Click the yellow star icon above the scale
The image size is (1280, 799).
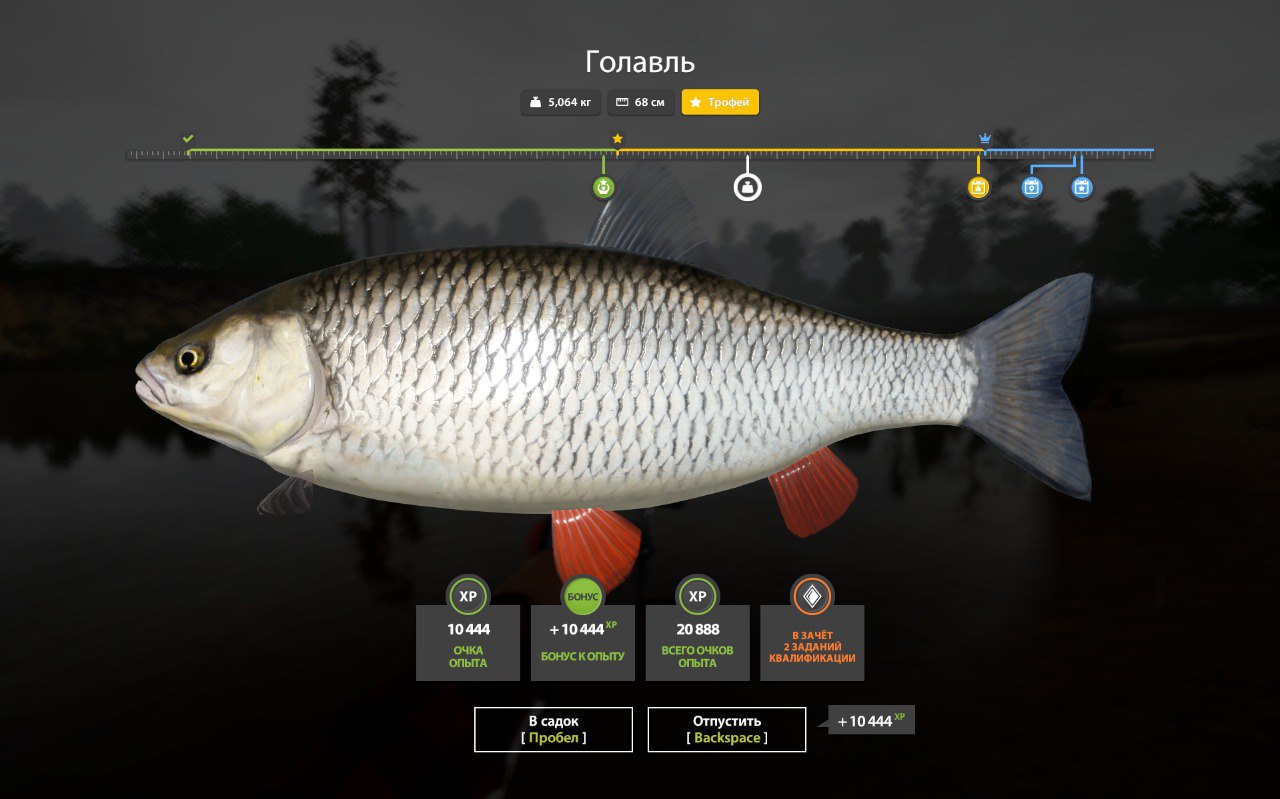pyautogui.click(x=617, y=138)
